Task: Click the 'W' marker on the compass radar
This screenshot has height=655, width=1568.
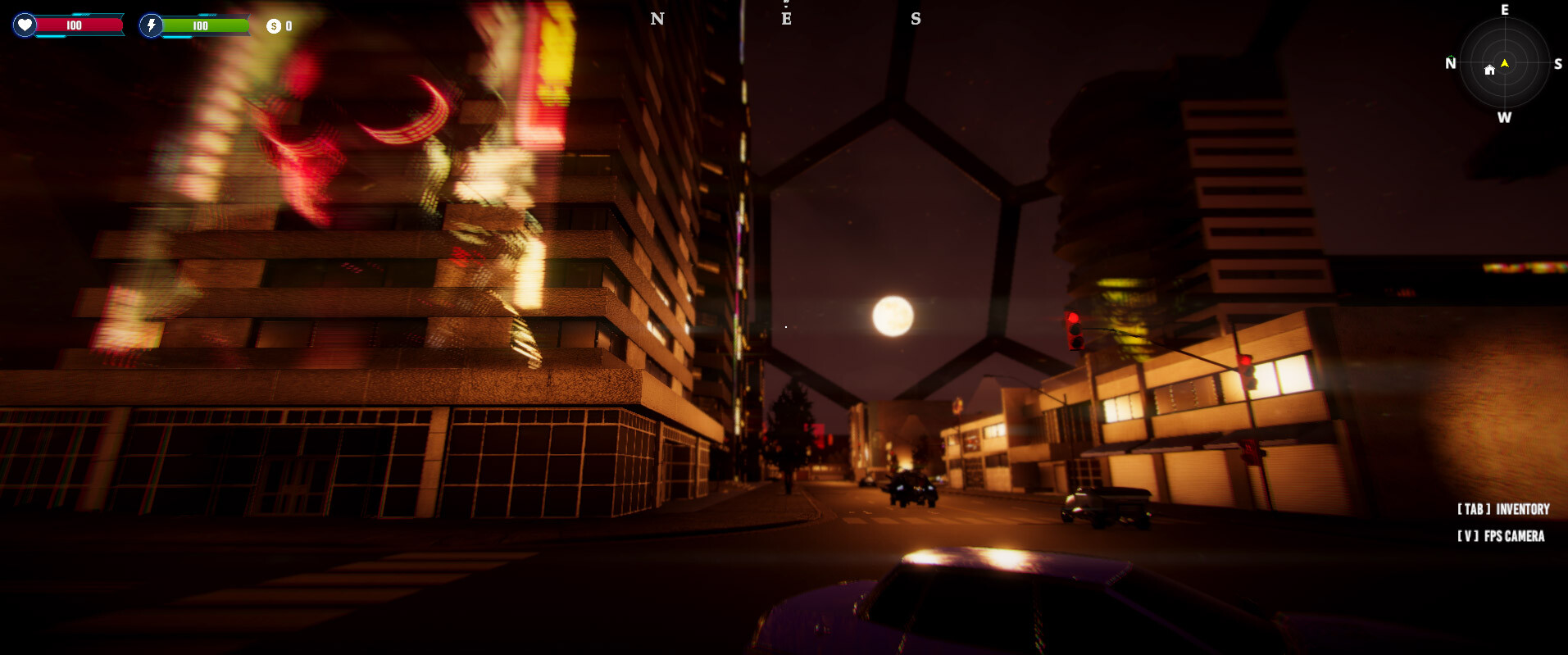Action: 1505,116
